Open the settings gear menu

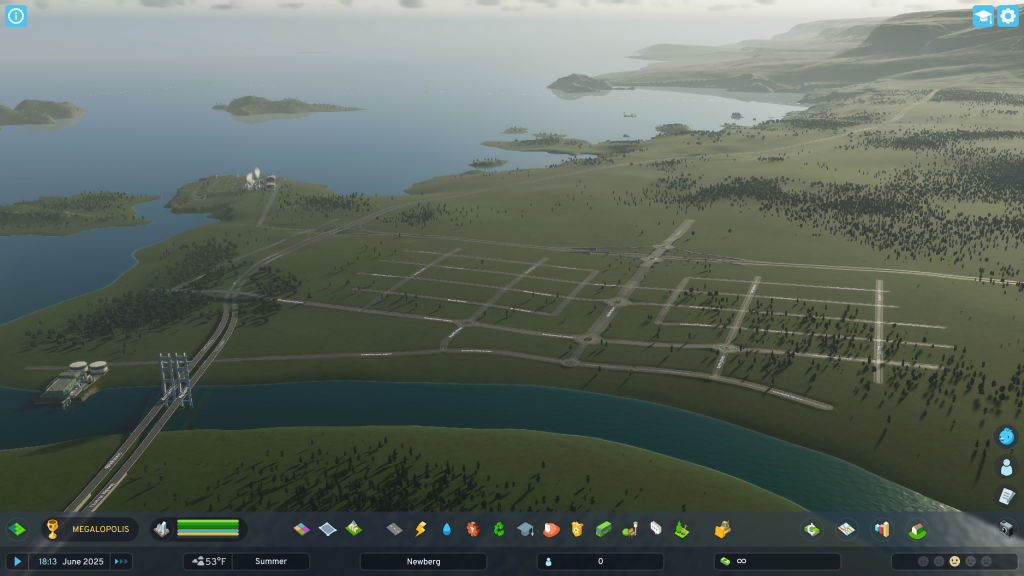pyautogui.click(x=1007, y=16)
